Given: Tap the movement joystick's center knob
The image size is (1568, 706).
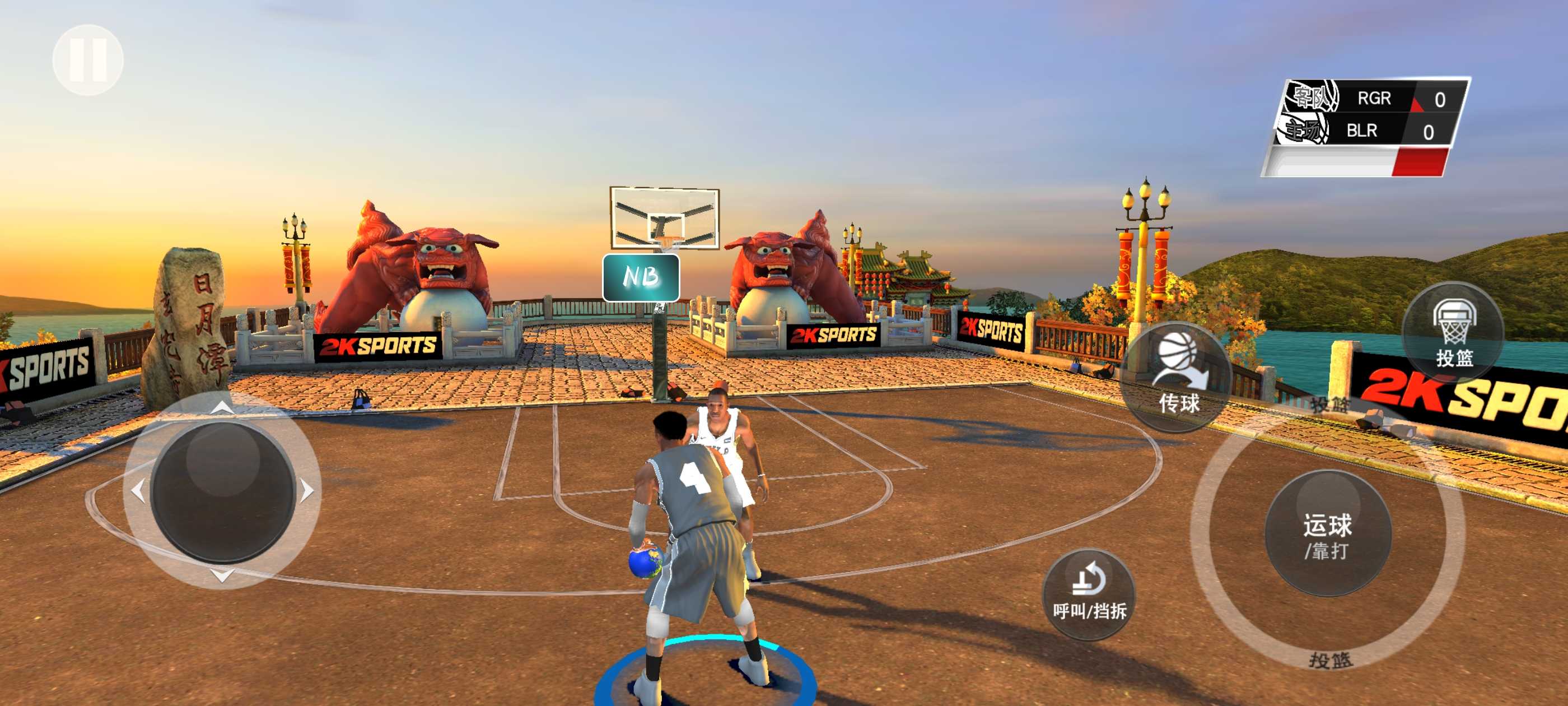Looking at the screenshot, I should pos(223,491).
